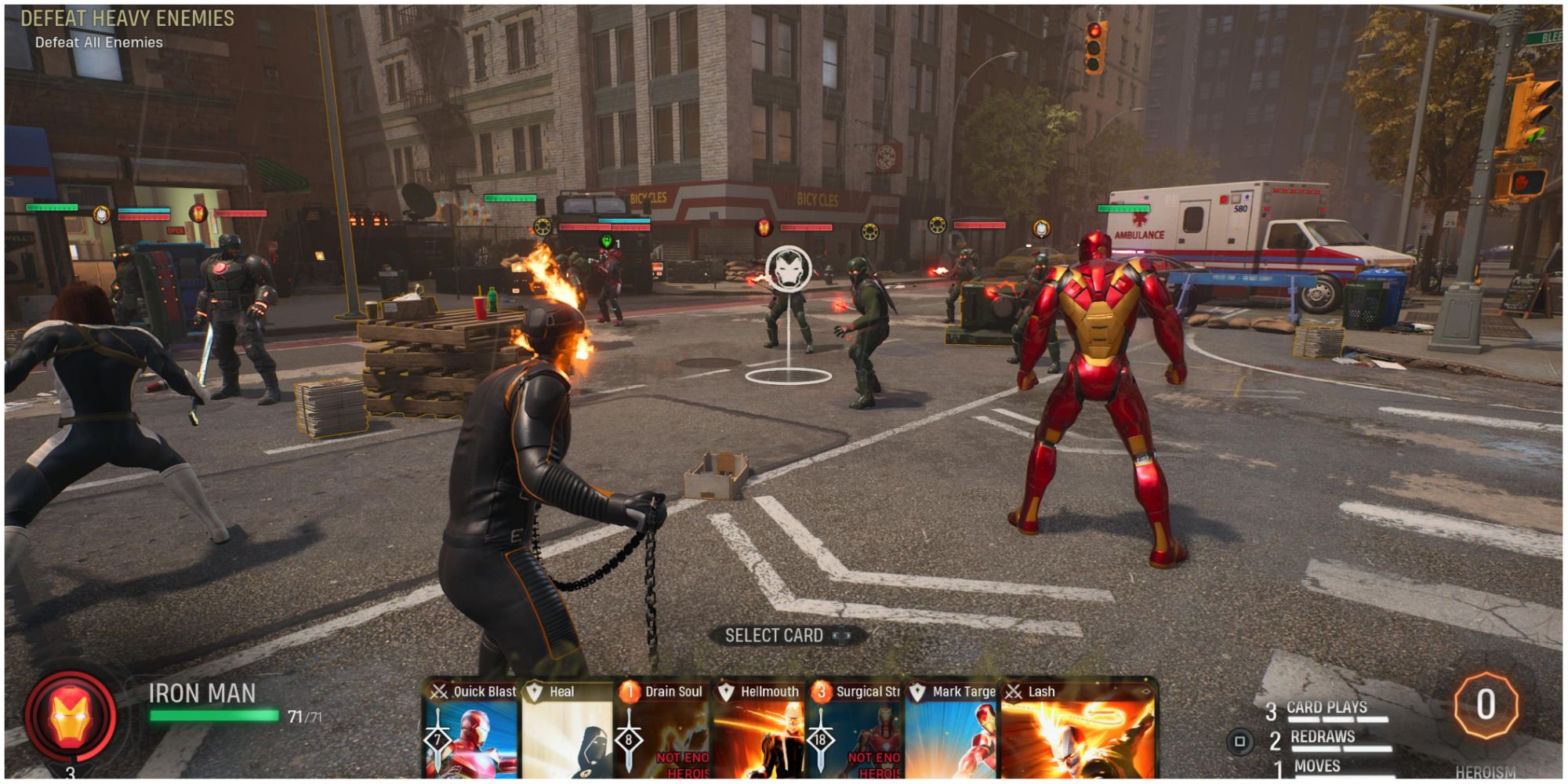
Task: Click the attack crossed-swords icon on Quick Blast
Action: 439,691
